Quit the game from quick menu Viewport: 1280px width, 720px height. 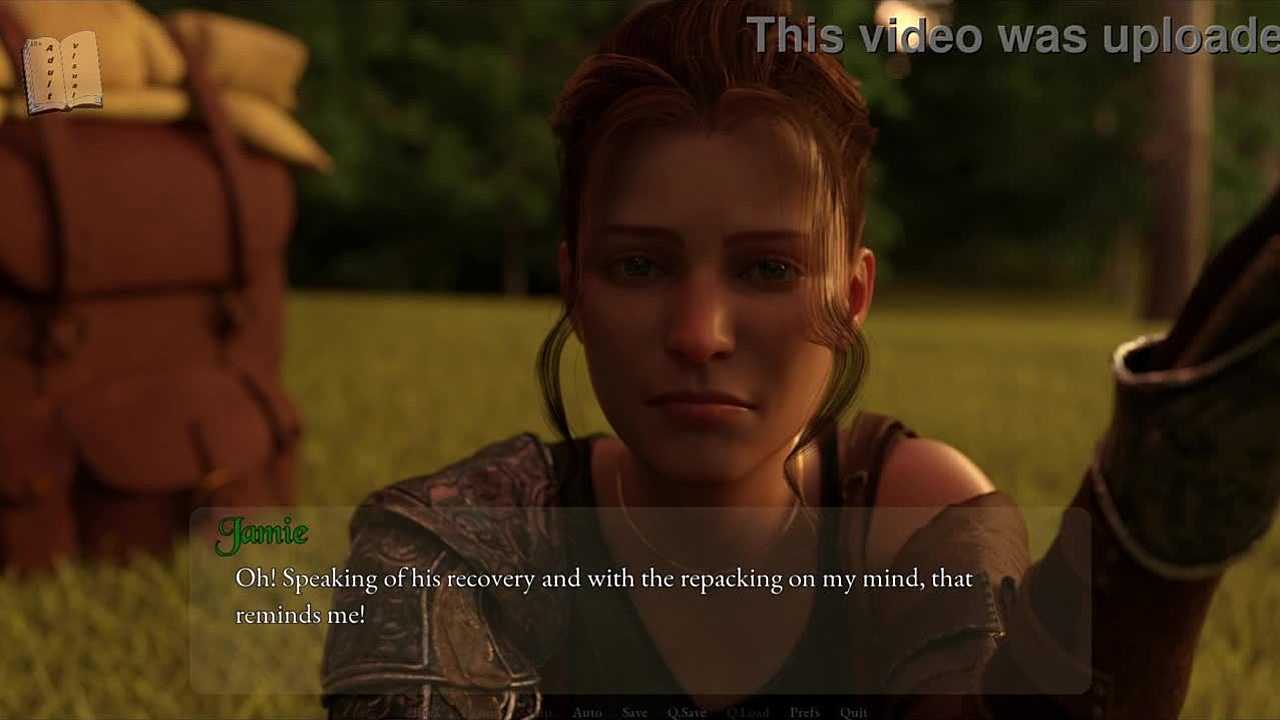point(853,712)
